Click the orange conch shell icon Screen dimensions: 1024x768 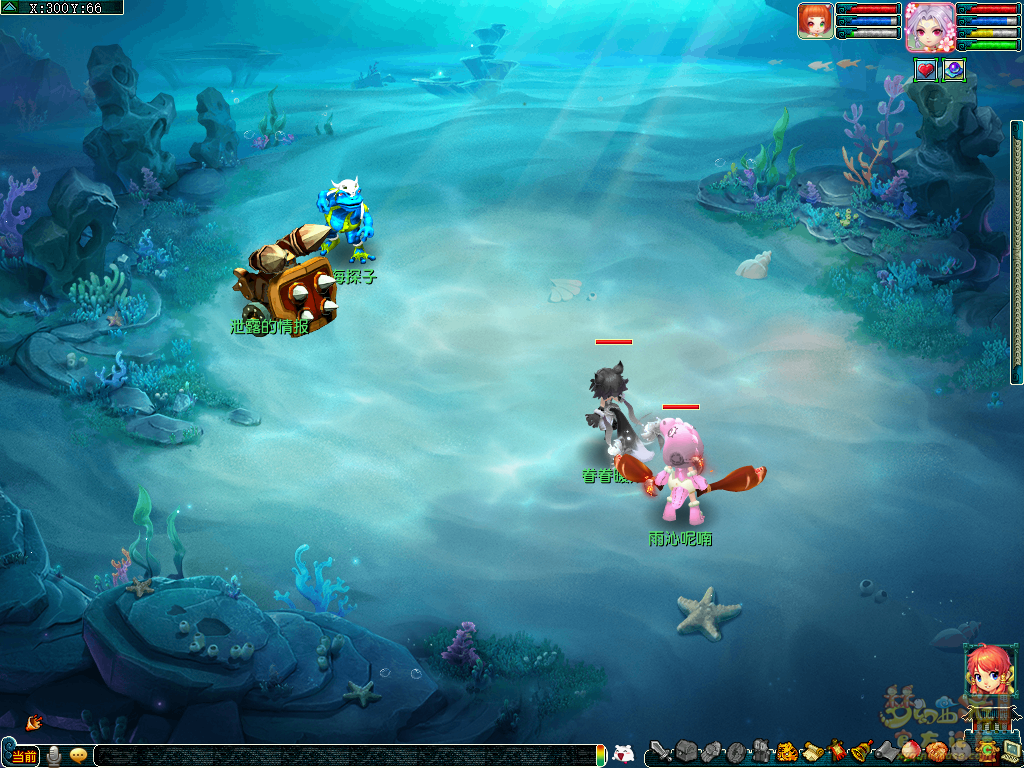34,721
